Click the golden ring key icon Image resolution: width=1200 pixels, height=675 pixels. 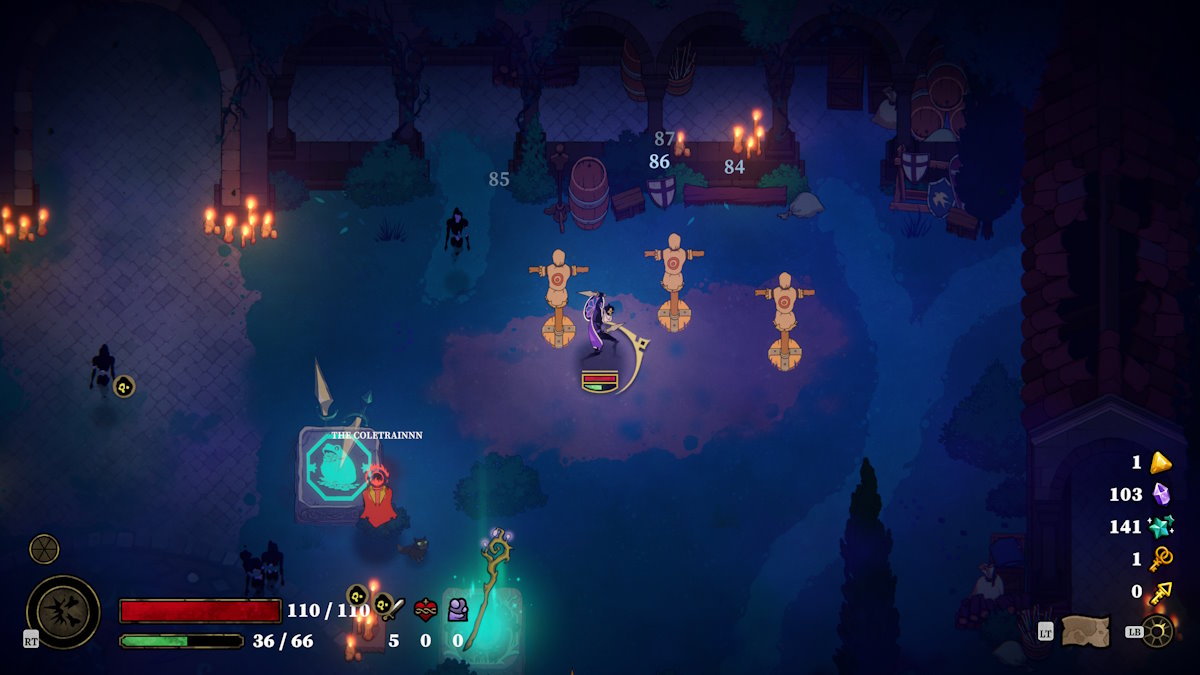(x=1160, y=559)
